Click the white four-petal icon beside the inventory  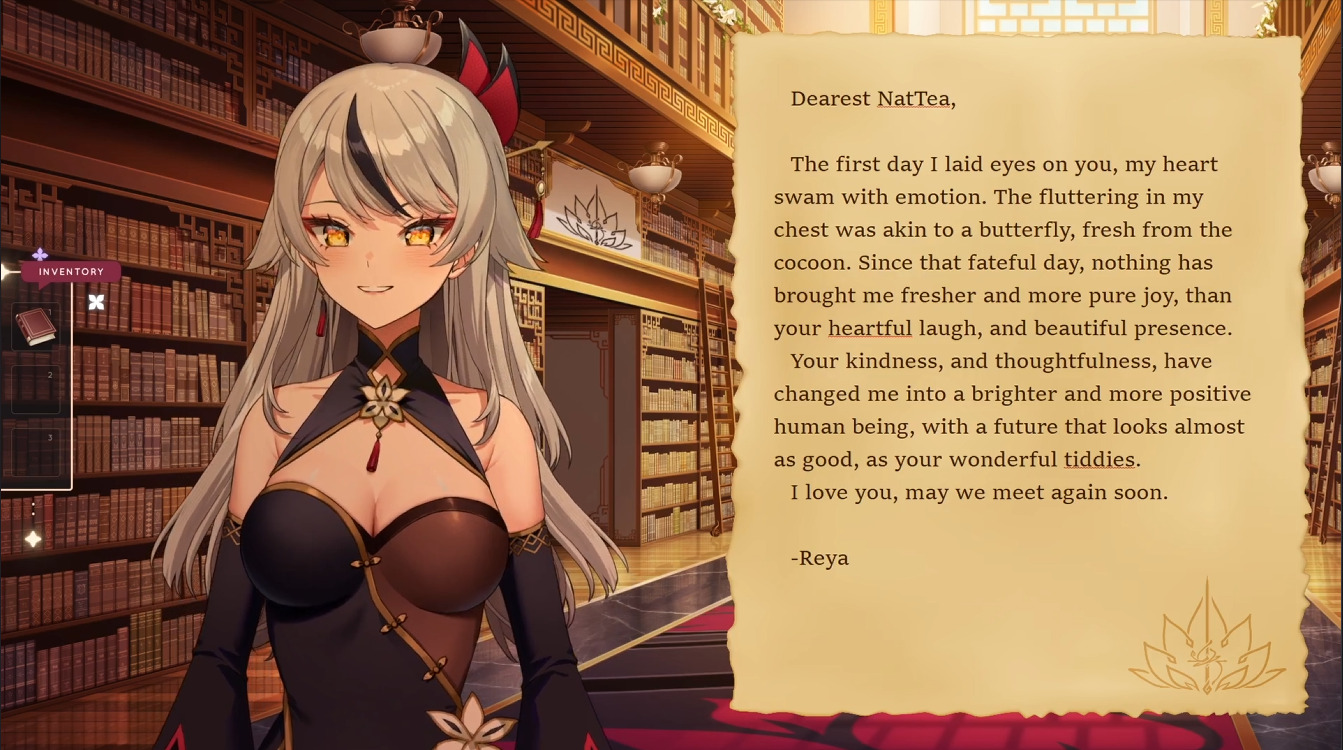(96, 302)
